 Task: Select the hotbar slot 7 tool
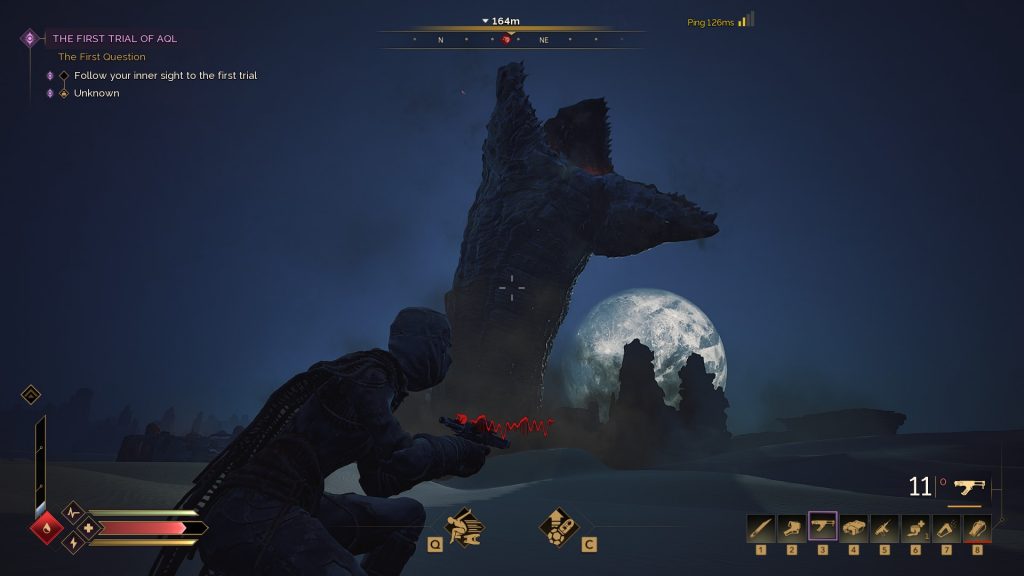pos(946,527)
